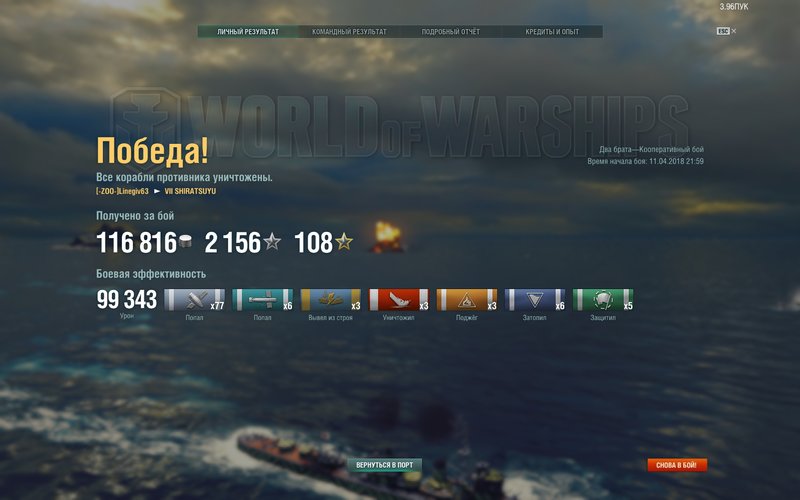800x500 pixels.
Task: Click the Вывел из строя ribbon
Action: [330, 300]
